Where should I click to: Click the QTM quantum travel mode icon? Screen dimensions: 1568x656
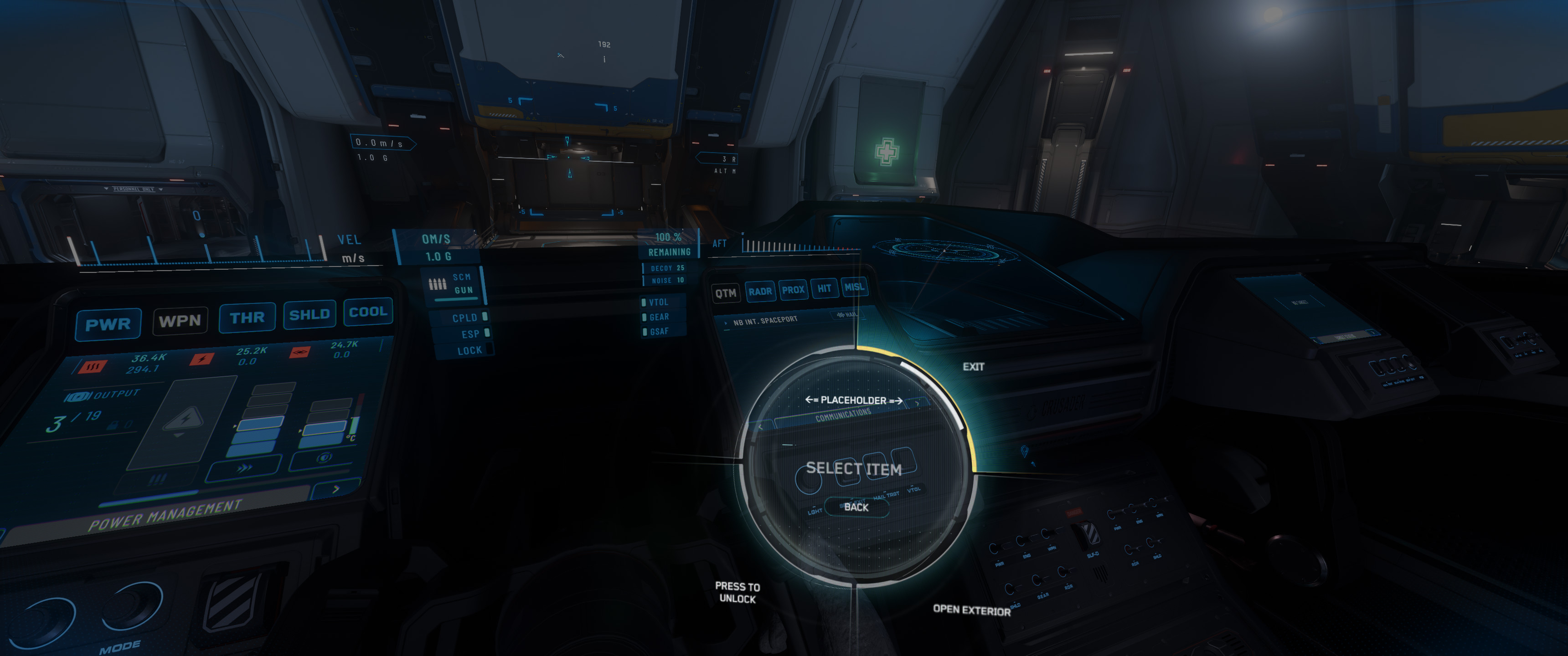[726, 293]
